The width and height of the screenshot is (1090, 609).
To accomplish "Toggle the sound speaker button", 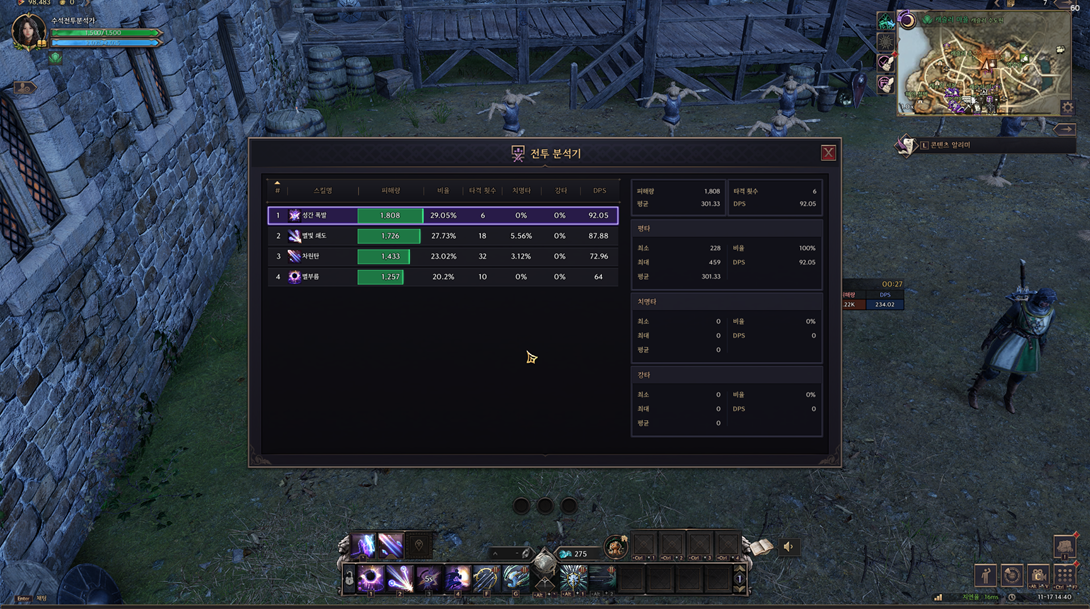I will click(789, 547).
